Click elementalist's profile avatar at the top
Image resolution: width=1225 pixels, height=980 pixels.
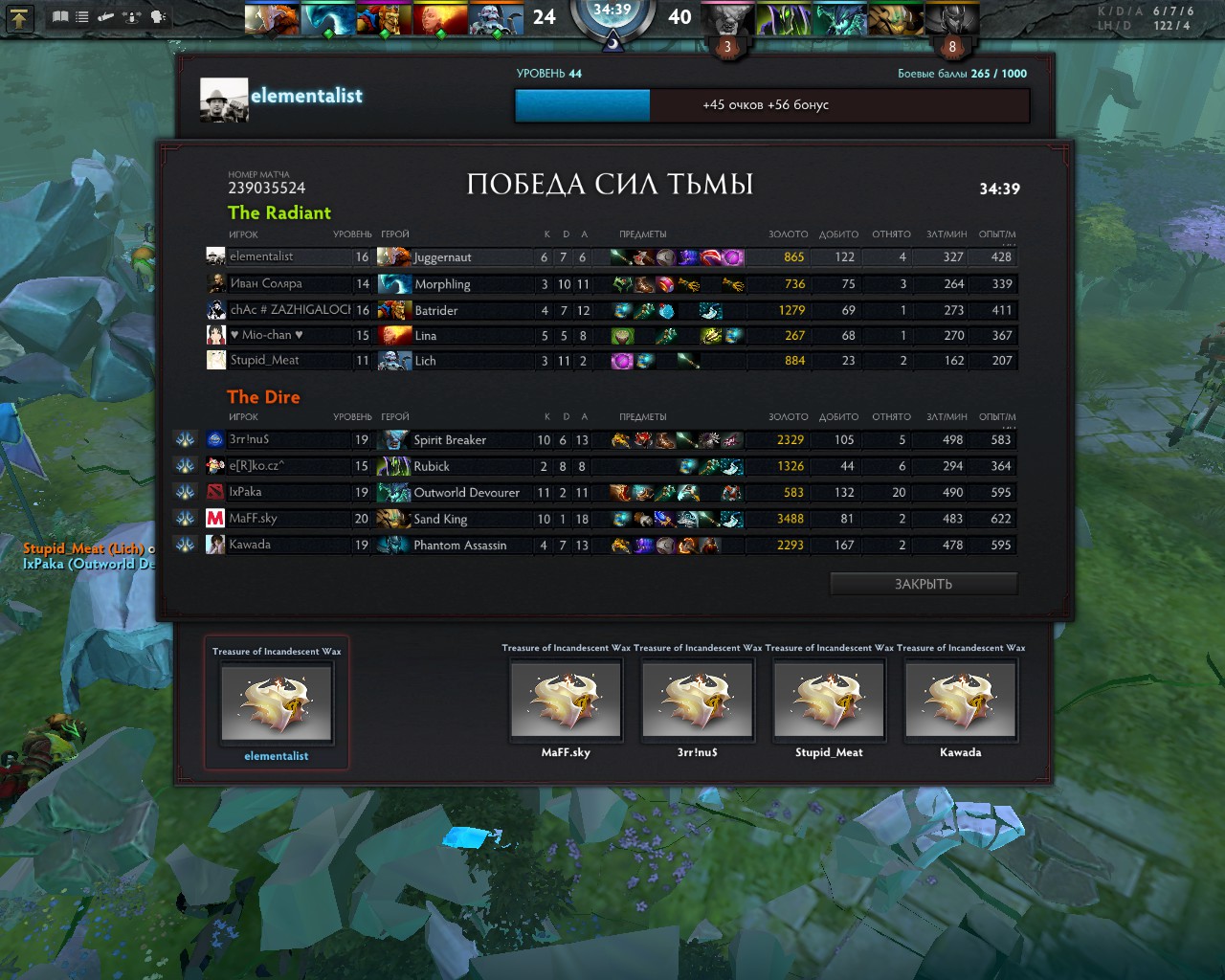[x=224, y=100]
